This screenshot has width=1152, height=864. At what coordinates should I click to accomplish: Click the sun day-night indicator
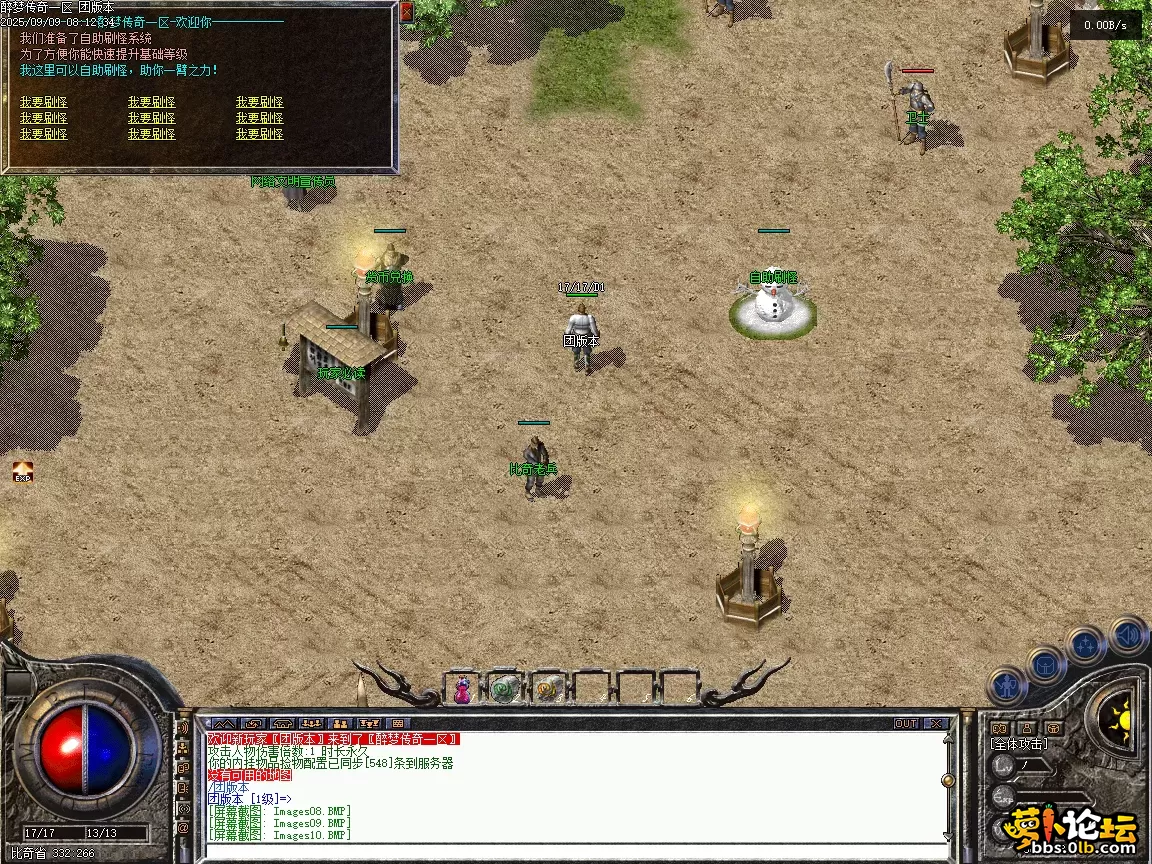click(1119, 714)
